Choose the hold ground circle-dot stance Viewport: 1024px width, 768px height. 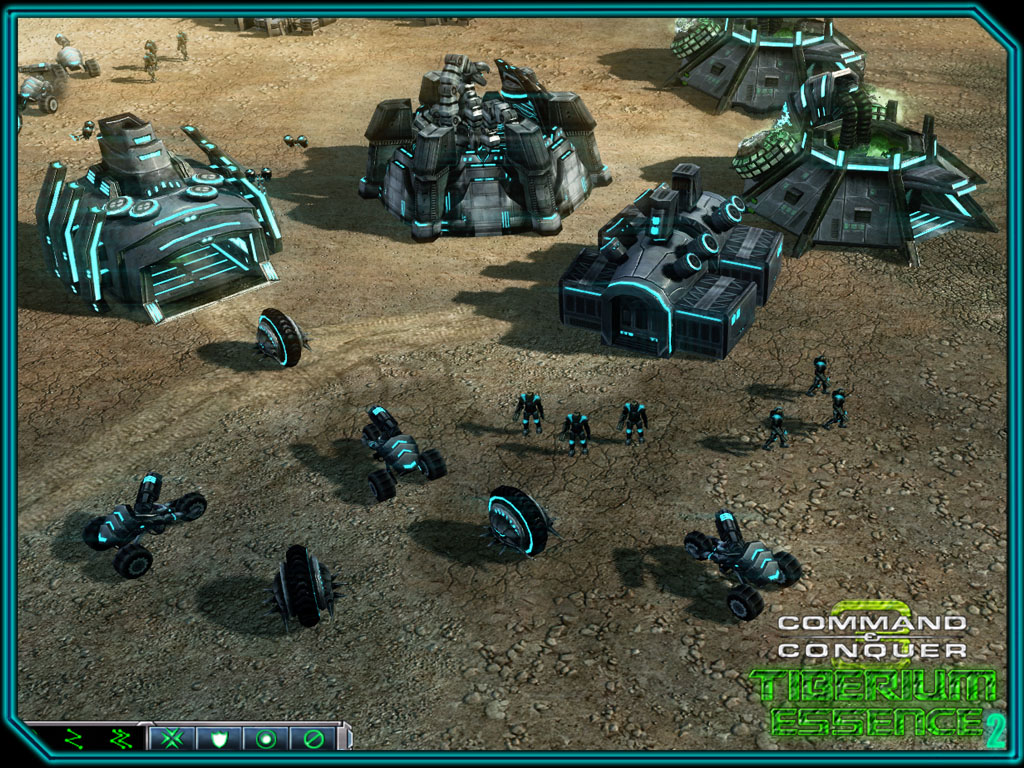click(266, 739)
